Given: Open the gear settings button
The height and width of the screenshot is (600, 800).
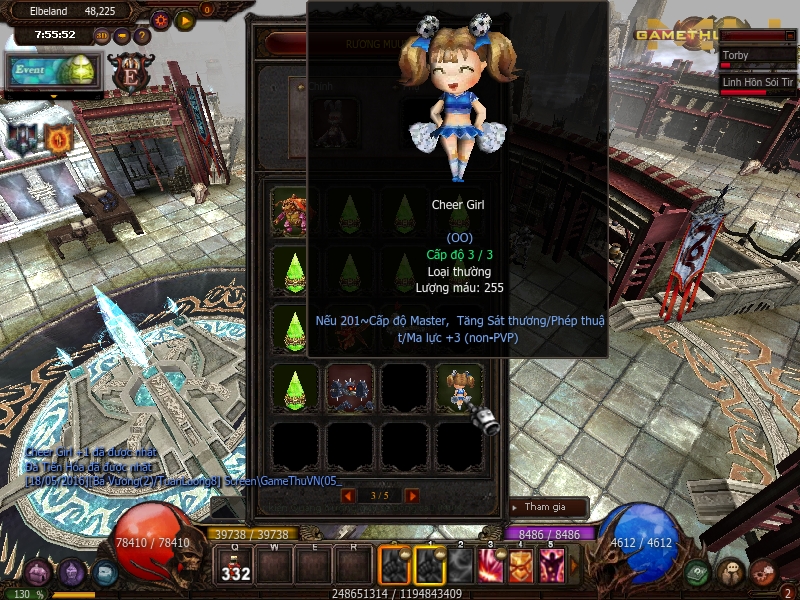Looking at the screenshot, I should click(161, 19).
